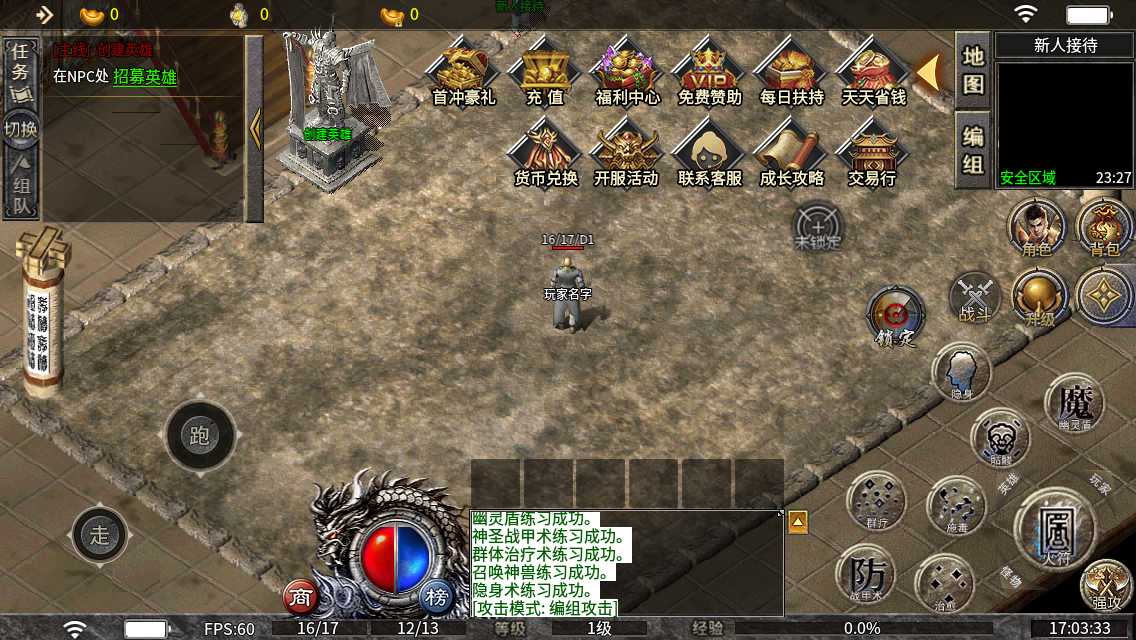Contact support via 联系客服
The image size is (1136, 640).
[709, 155]
